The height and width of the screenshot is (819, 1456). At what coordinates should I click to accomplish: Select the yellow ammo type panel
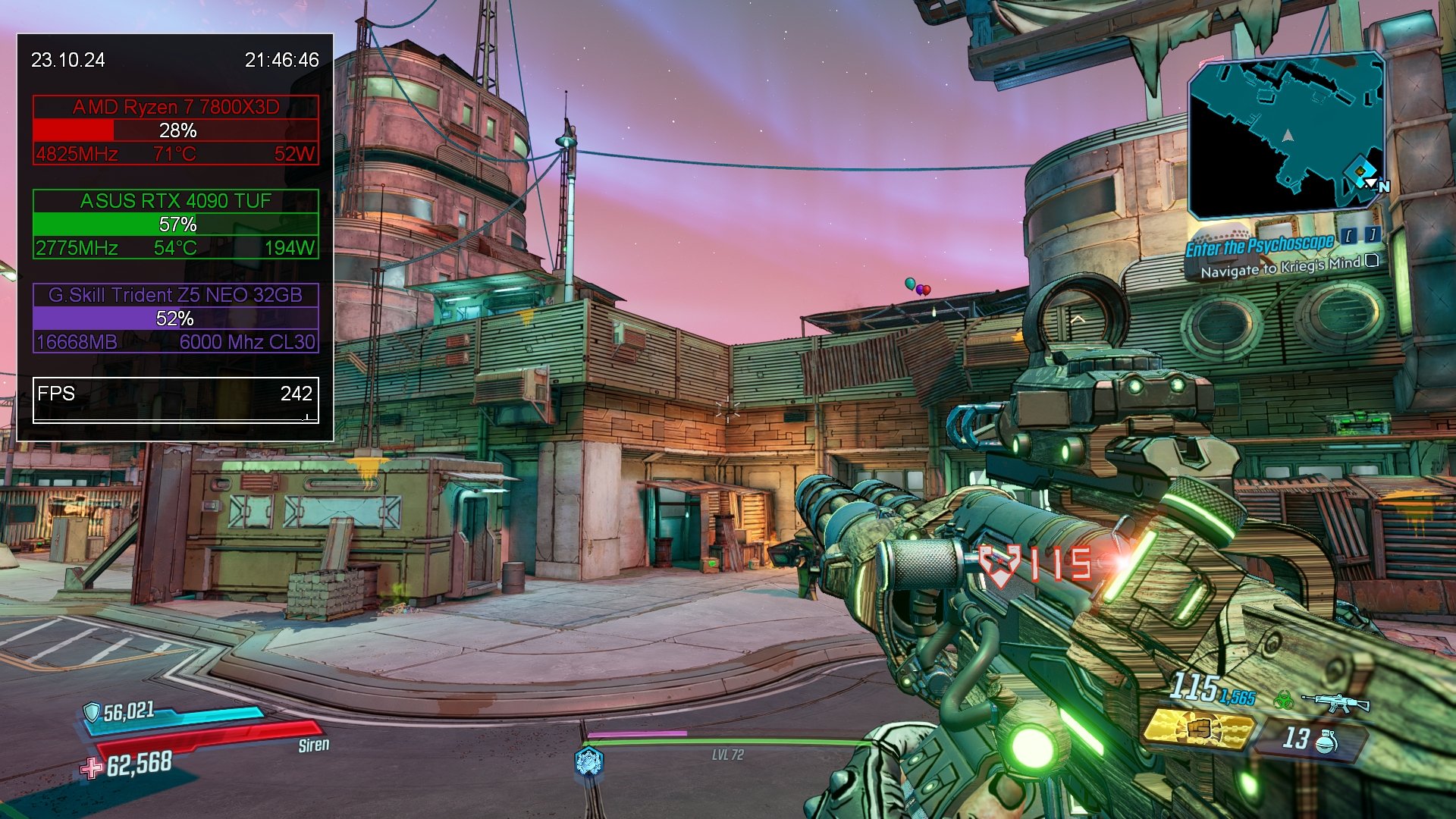(1197, 729)
